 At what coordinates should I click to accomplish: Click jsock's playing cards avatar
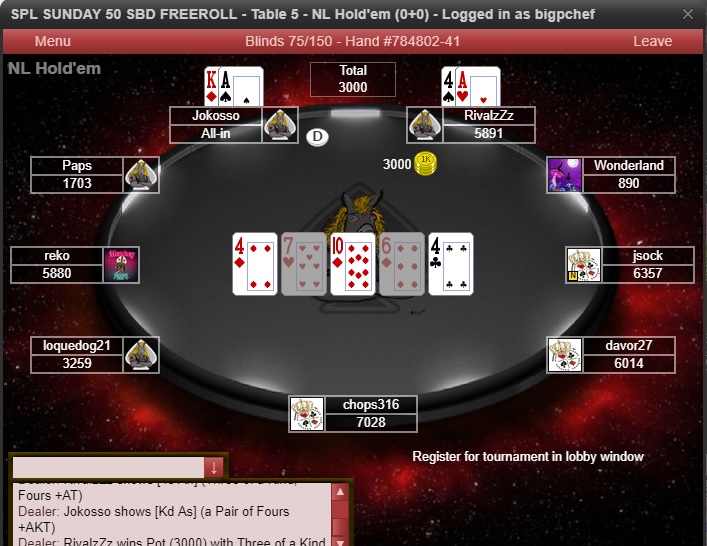[583, 265]
